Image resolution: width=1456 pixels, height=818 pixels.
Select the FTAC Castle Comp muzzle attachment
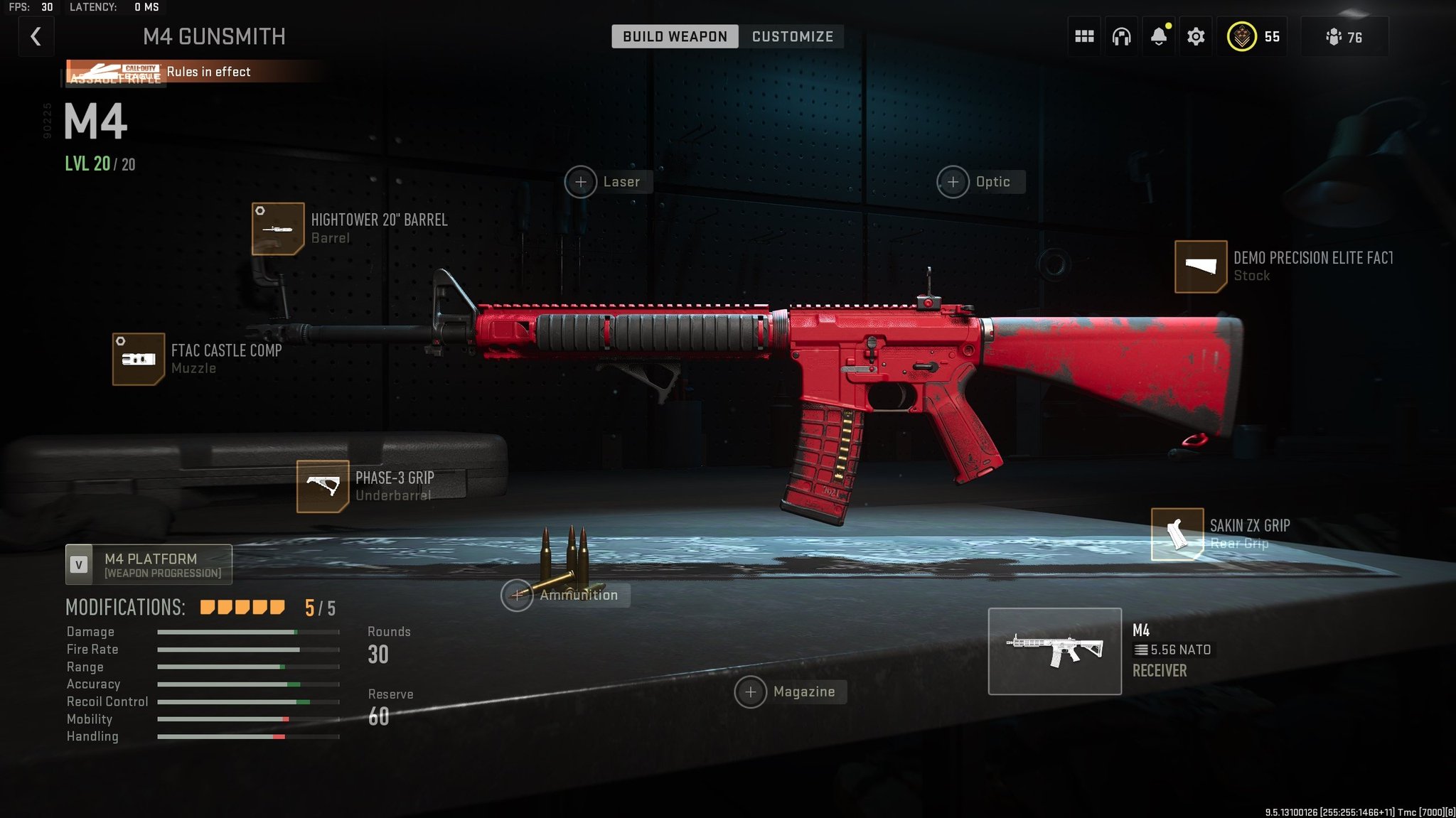[139, 359]
